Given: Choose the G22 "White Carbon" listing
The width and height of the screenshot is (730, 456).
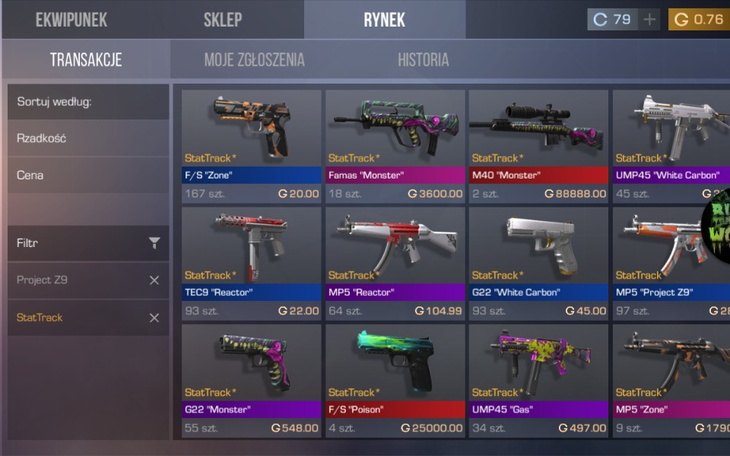Looking at the screenshot, I should pos(538,262).
